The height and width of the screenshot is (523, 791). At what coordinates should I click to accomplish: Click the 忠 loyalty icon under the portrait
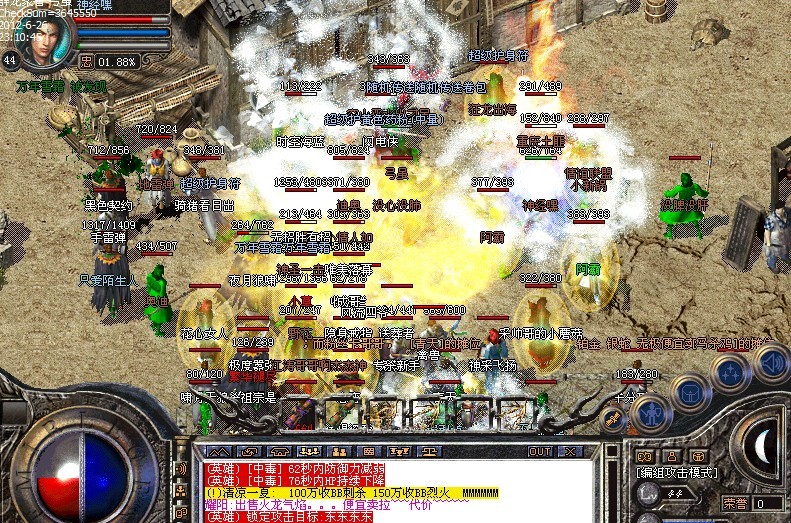(86, 61)
